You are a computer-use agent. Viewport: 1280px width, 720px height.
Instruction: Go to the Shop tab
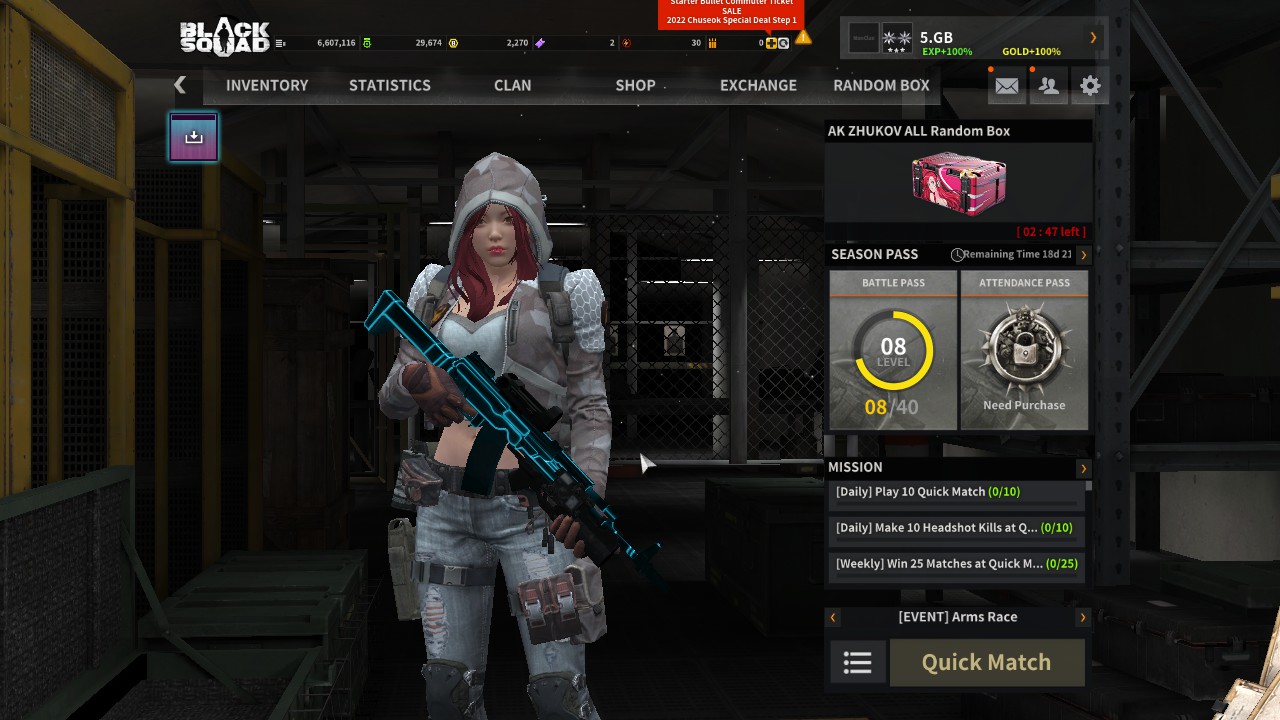(x=635, y=85)
